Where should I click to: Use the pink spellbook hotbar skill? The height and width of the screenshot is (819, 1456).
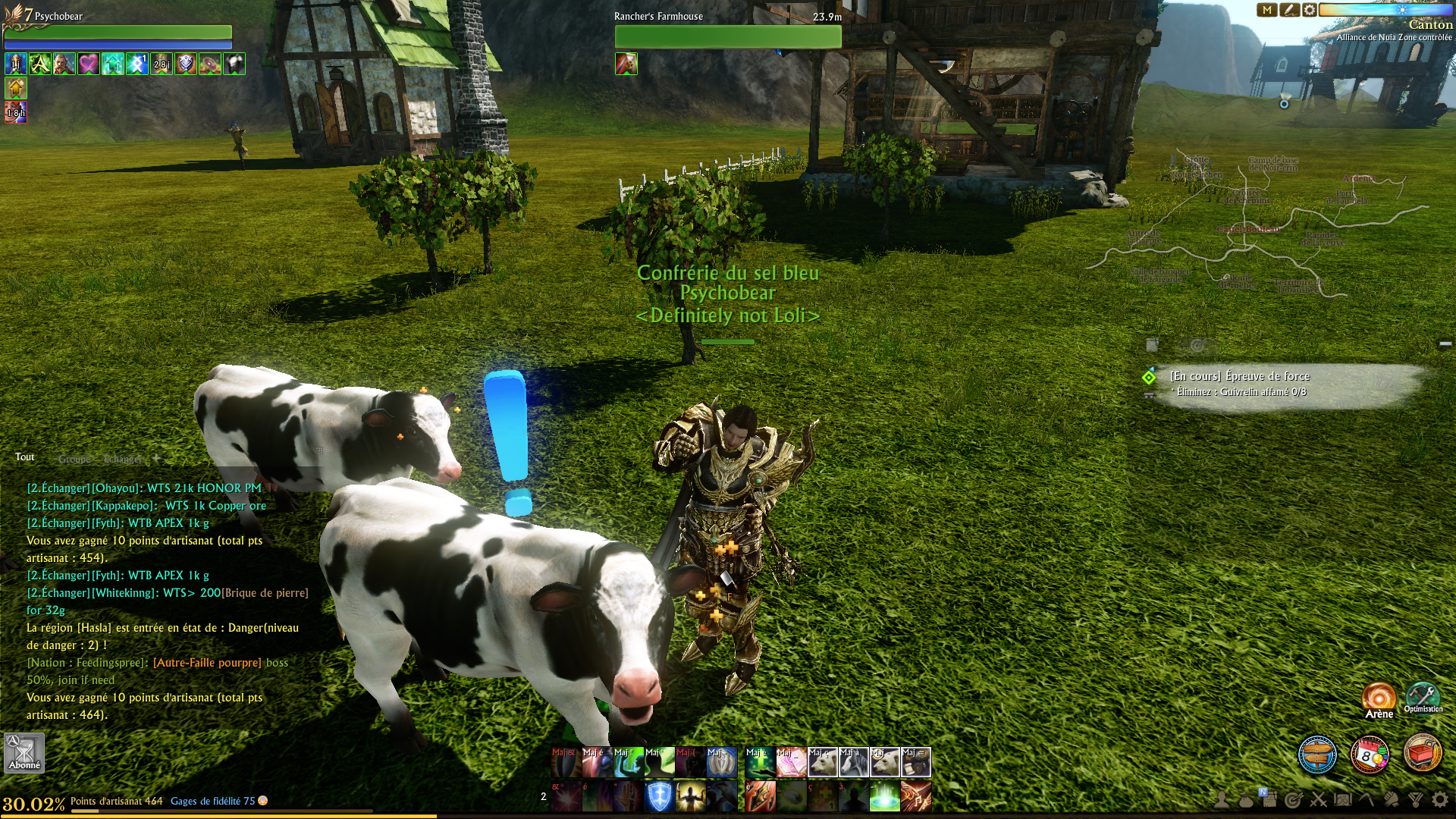click(791, 763)
